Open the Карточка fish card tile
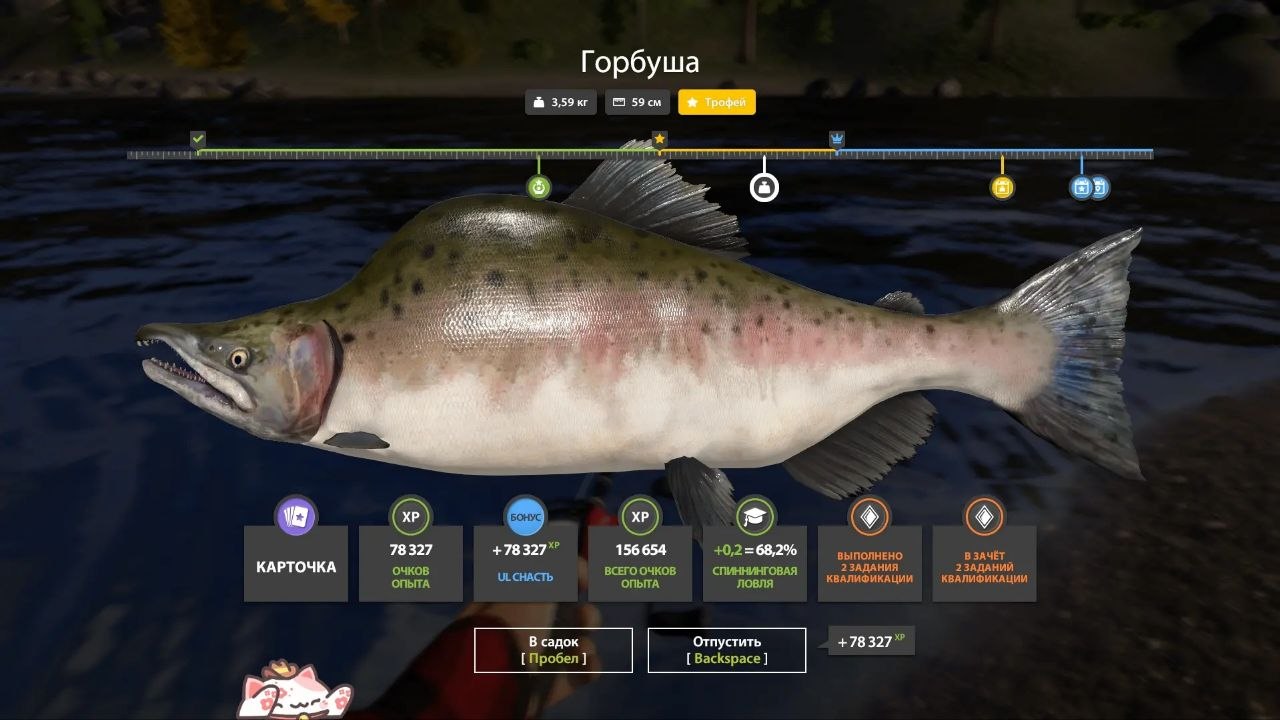 click(296, 565)
